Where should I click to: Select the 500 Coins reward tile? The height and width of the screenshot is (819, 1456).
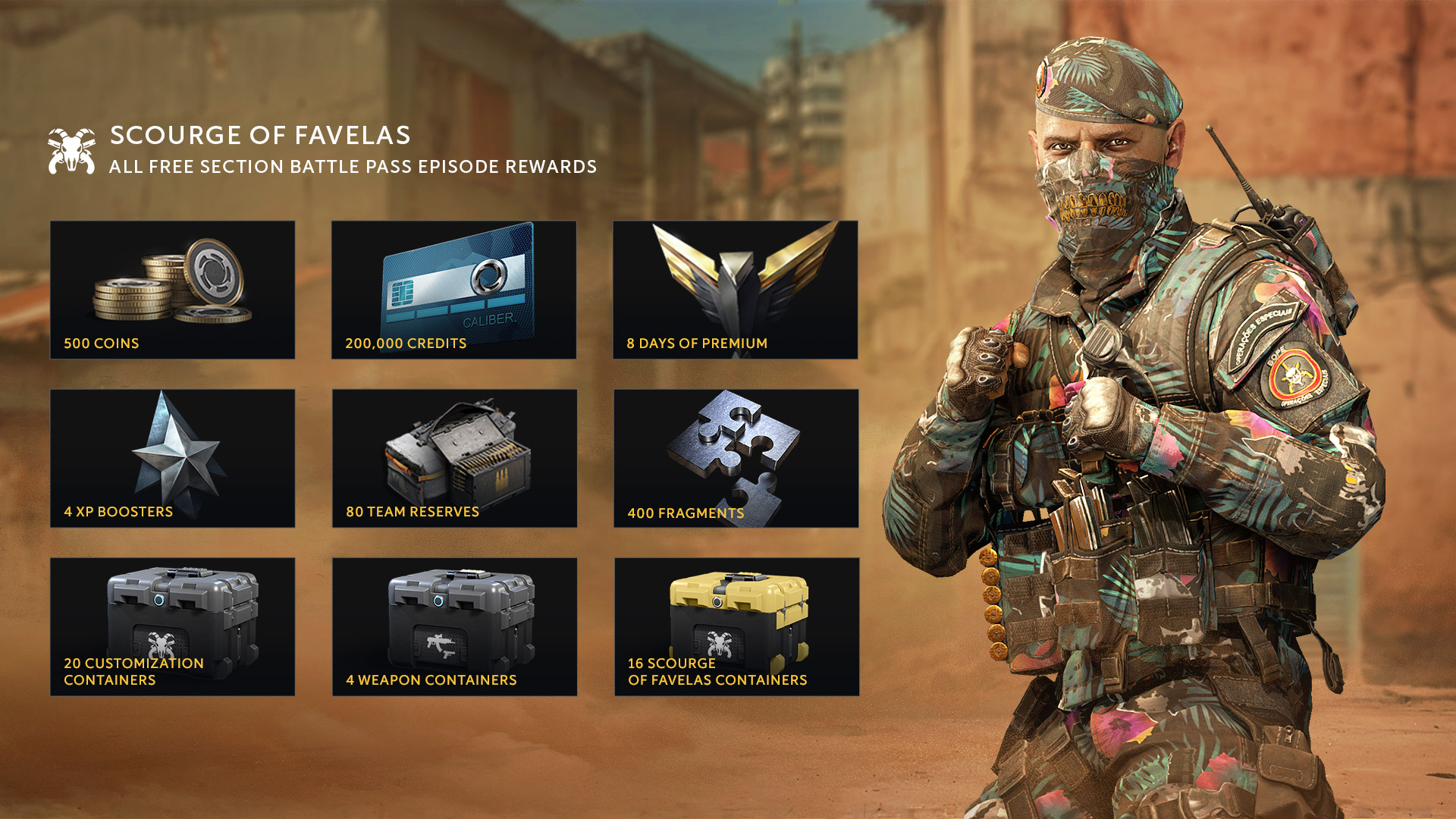click(172, 290)
